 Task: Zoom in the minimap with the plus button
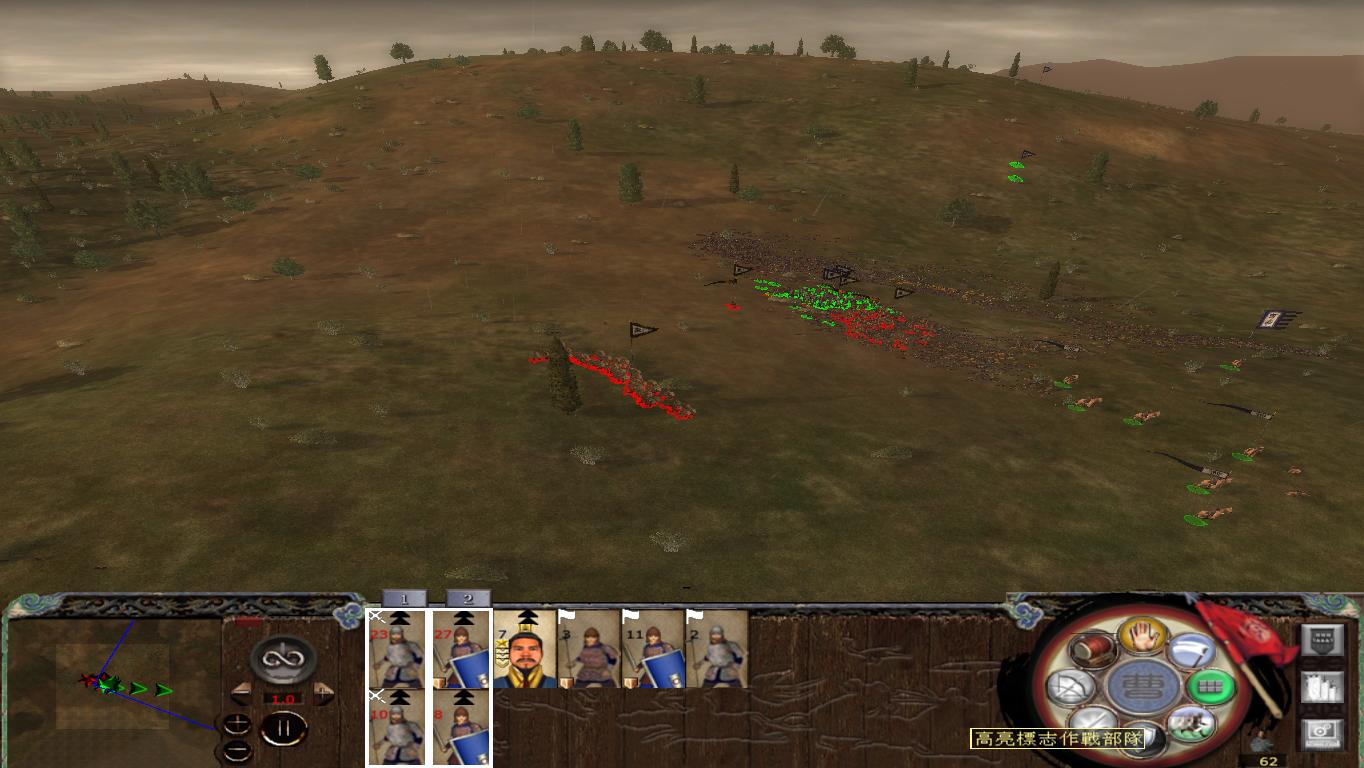click(x=237, y=724)
